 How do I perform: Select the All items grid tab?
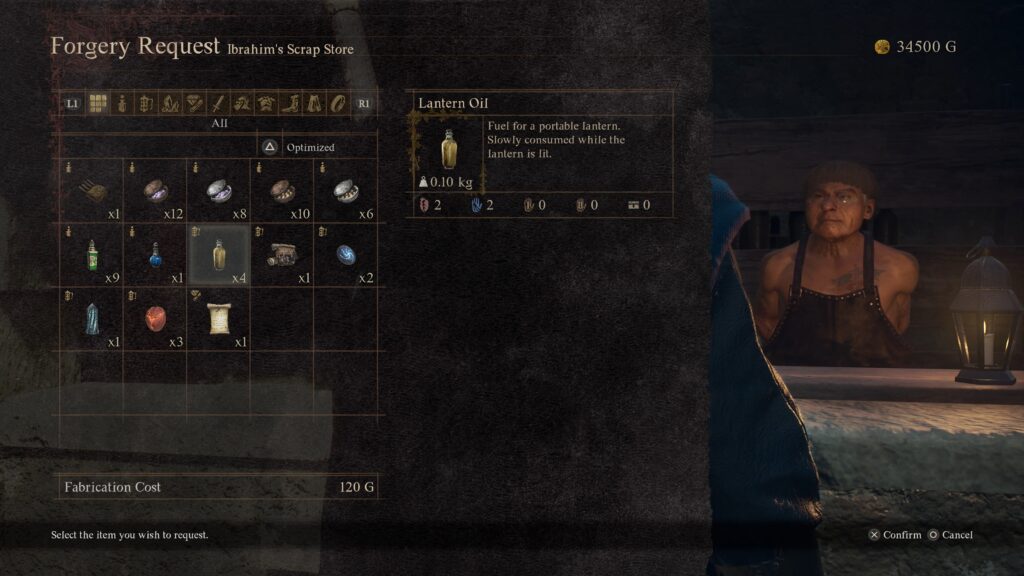point(98,103)
